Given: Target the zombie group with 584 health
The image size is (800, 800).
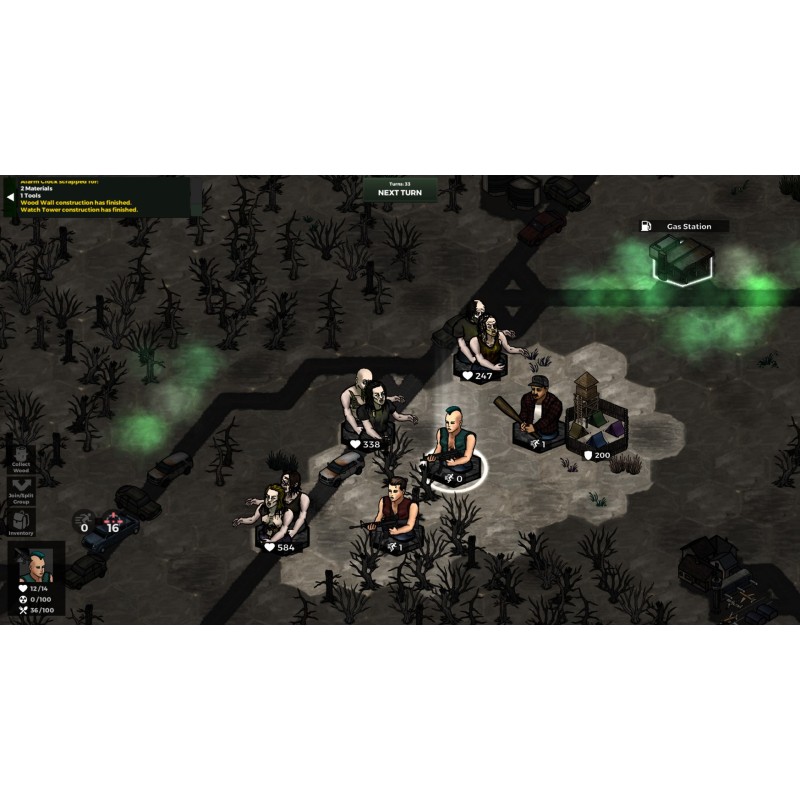Looking at the screenshot, I should click(279, 511).
